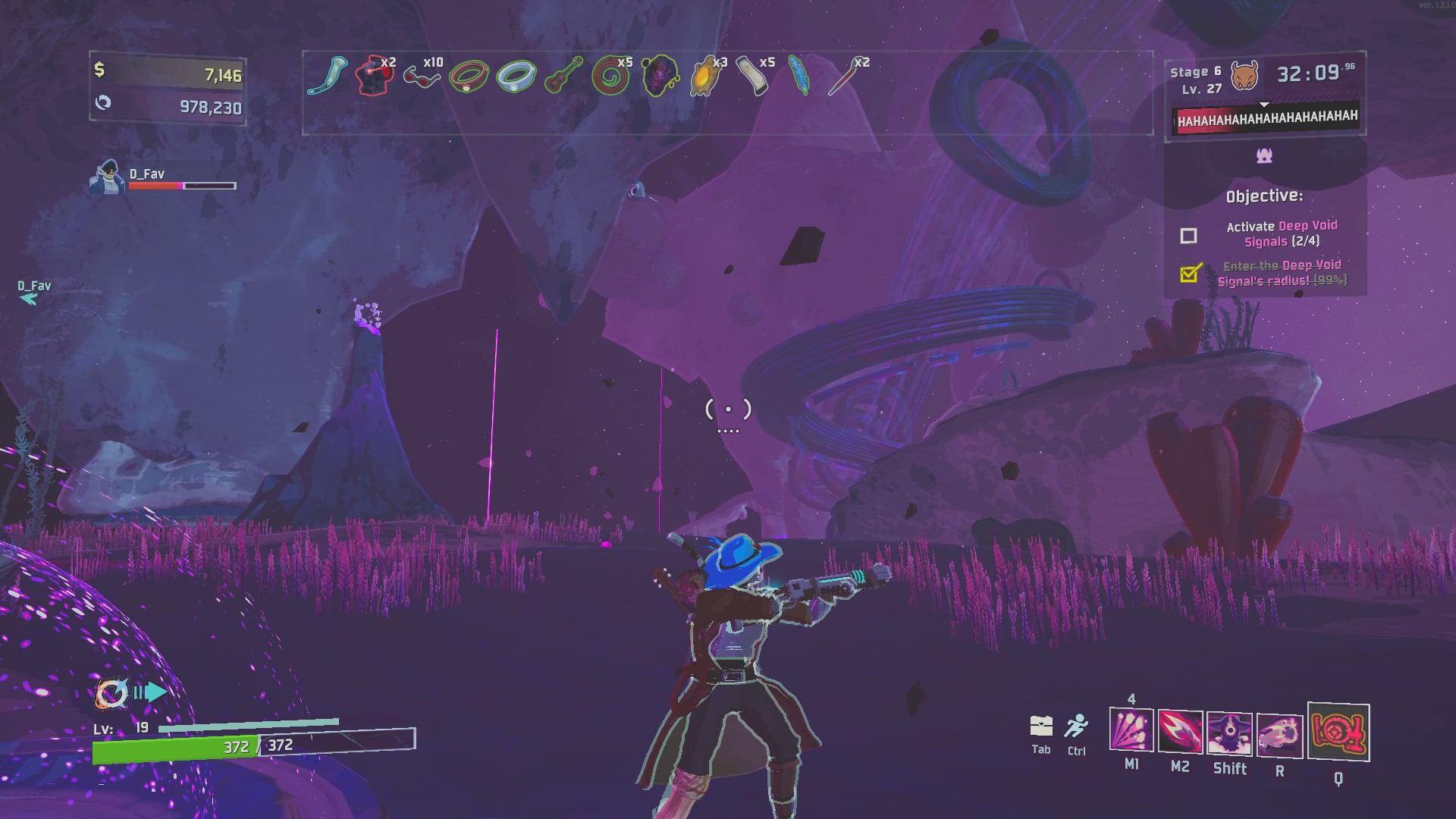
Task: Click the red coiled whip item stack
Action: [610, 77]
